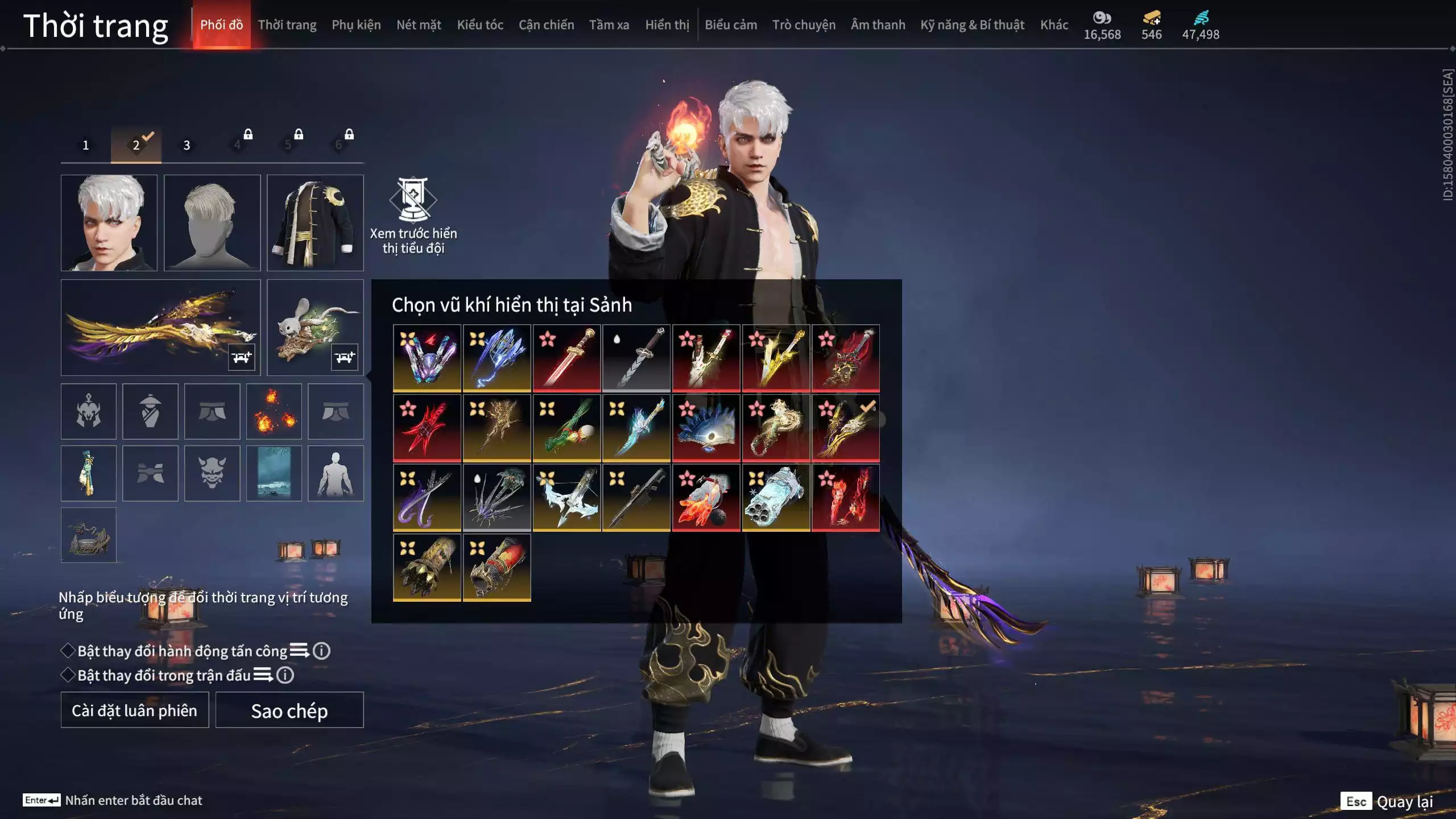Open the Kỹ năng & Bí thuật tab

coord(972,25)
